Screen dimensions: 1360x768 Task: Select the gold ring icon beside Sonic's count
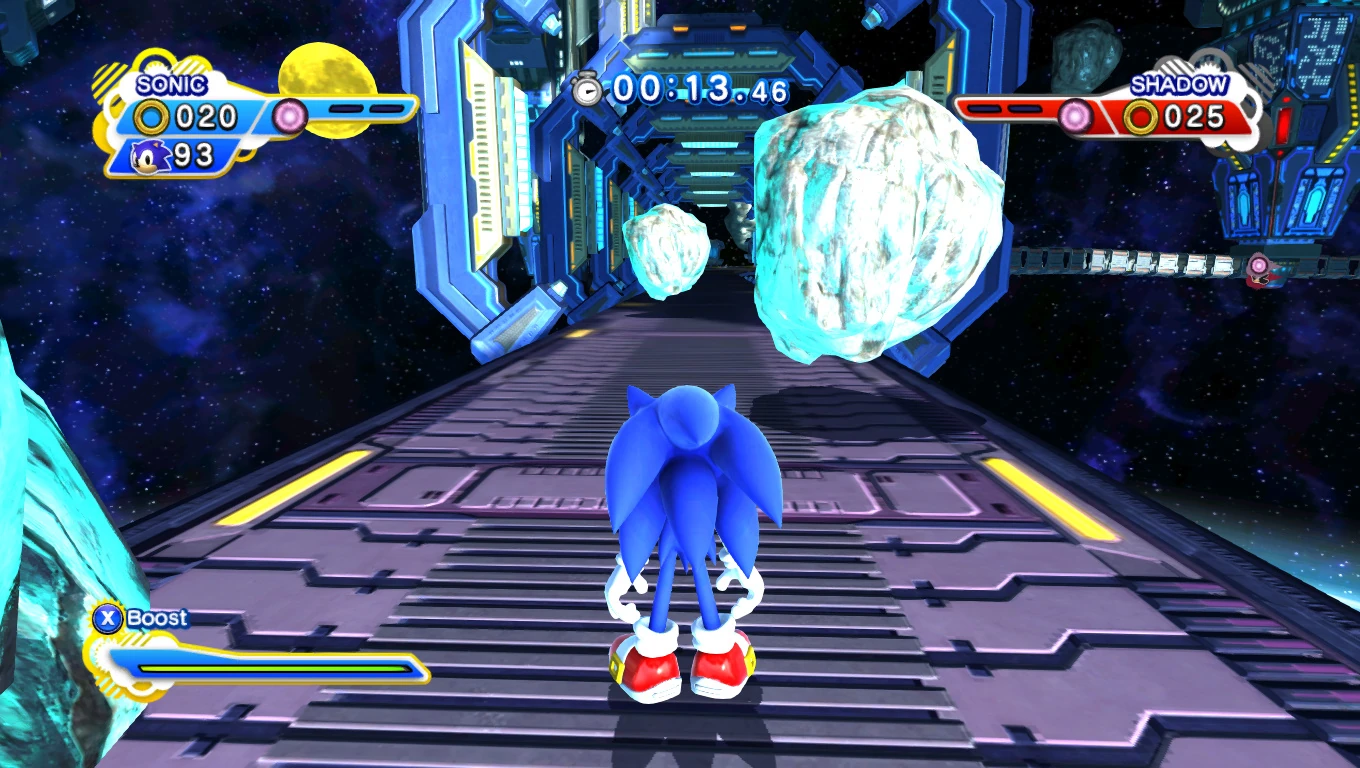click(152, 118)
